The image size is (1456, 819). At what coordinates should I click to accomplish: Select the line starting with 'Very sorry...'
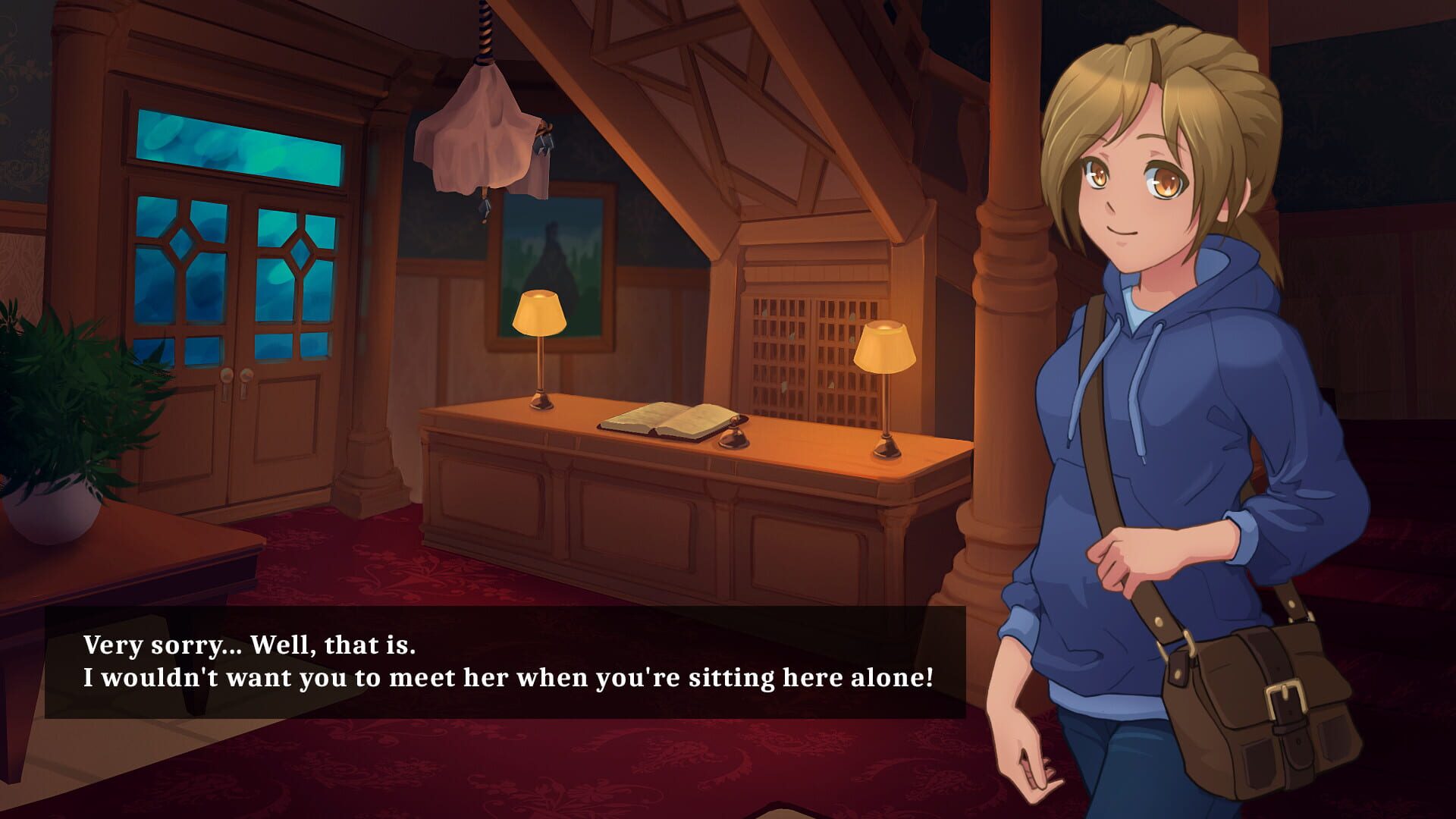[250, 645]
